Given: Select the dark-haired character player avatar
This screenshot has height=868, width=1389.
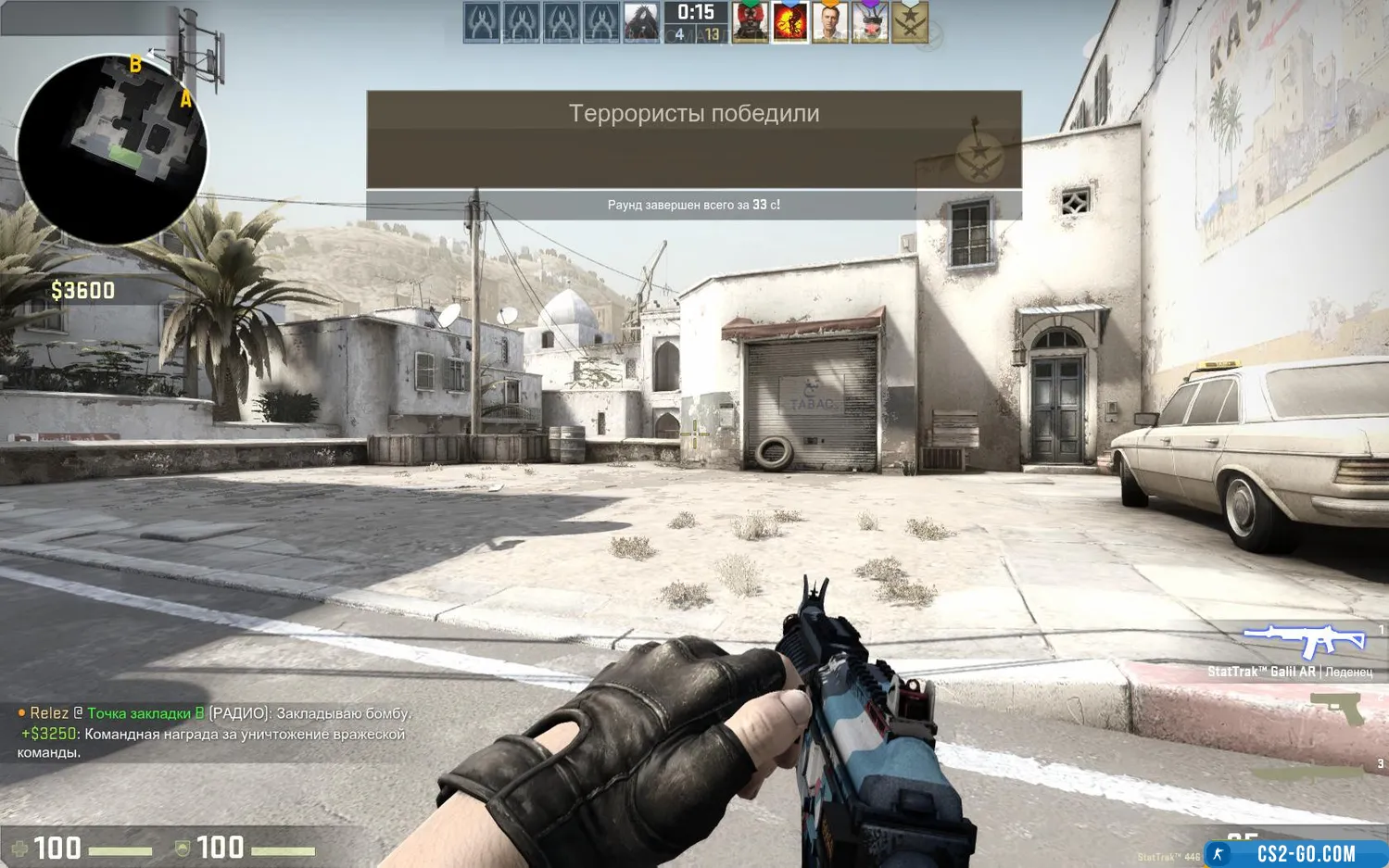Looking at the screenshot, I should pyautogui.click(x=640, y=22).
